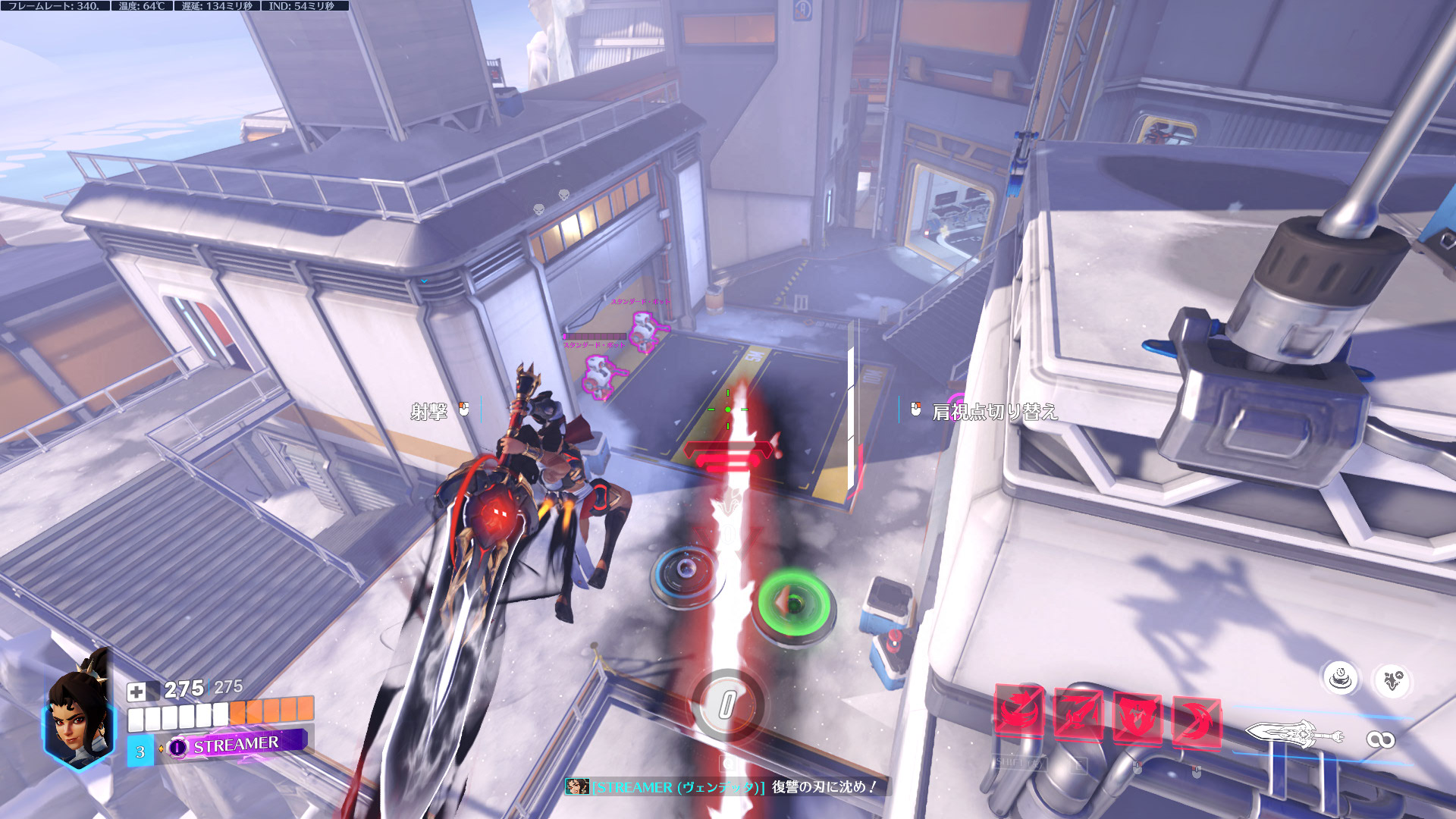Select the purple STREAMER name banner
This screenshot has height=819, width=1456.
(x=237, y=745)
